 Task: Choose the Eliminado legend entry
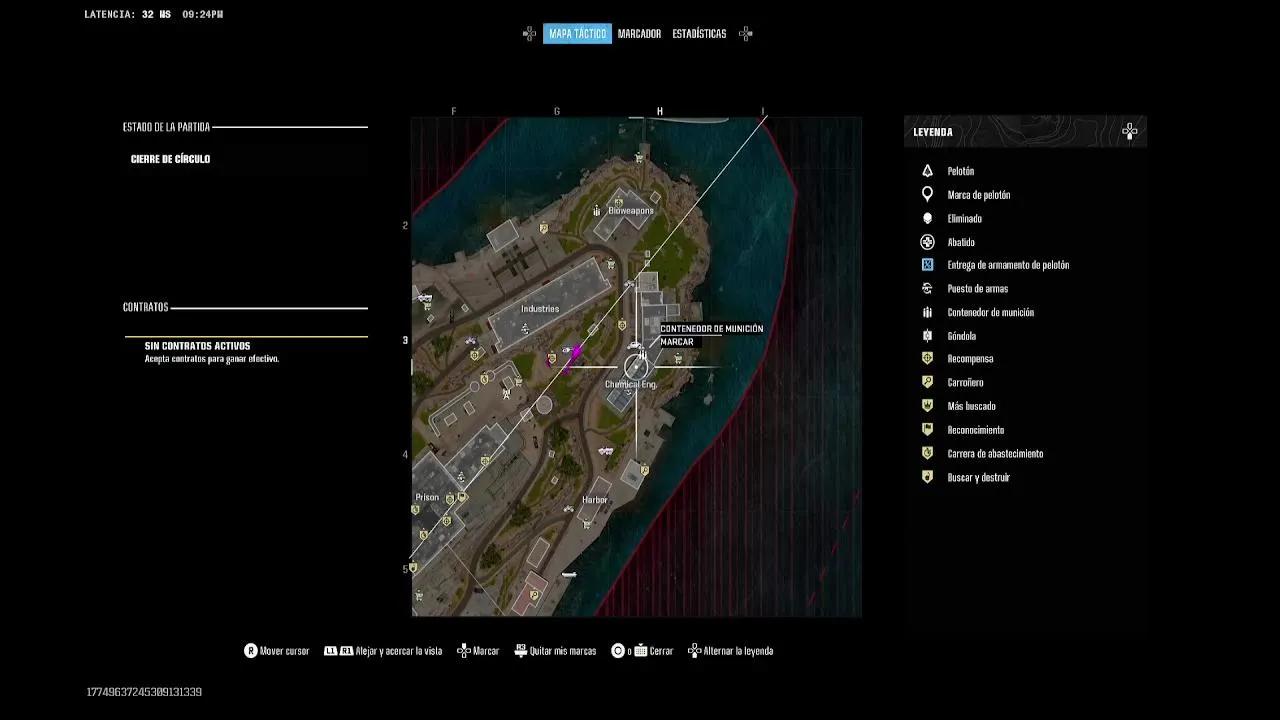(x=964, y=218)
